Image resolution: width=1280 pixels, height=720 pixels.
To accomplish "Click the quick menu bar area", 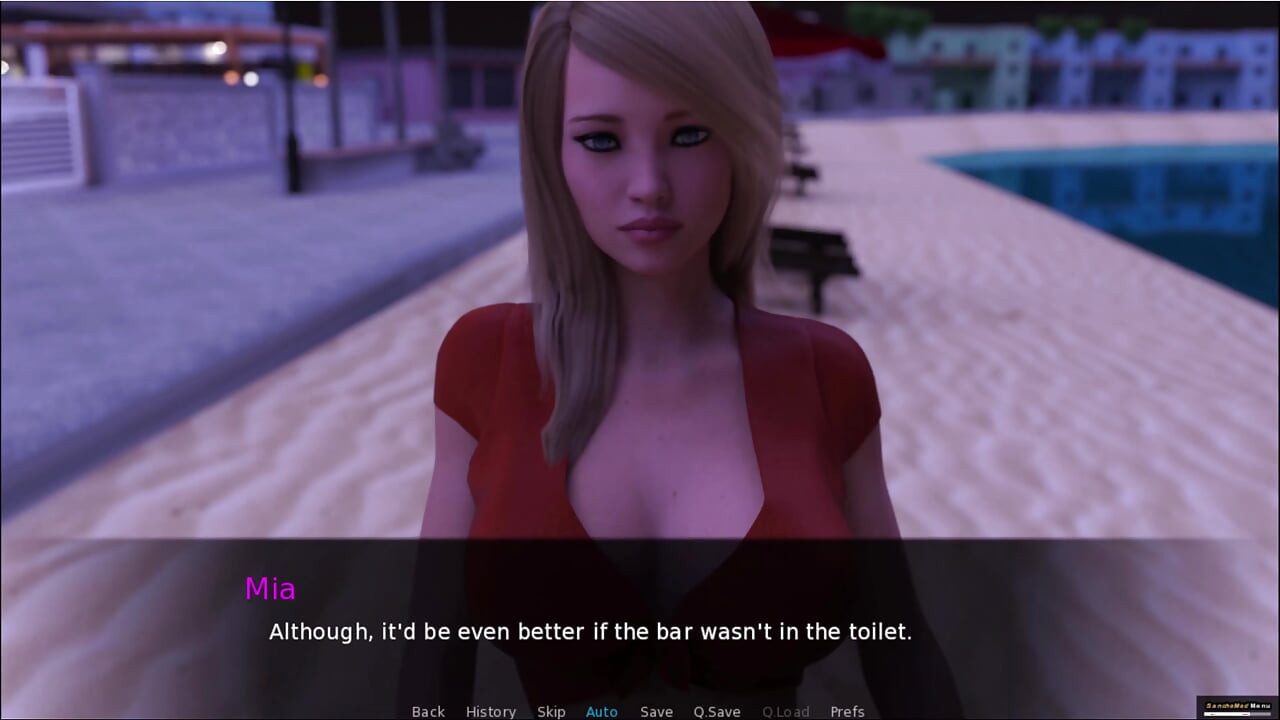I will (x=640, y=711).
